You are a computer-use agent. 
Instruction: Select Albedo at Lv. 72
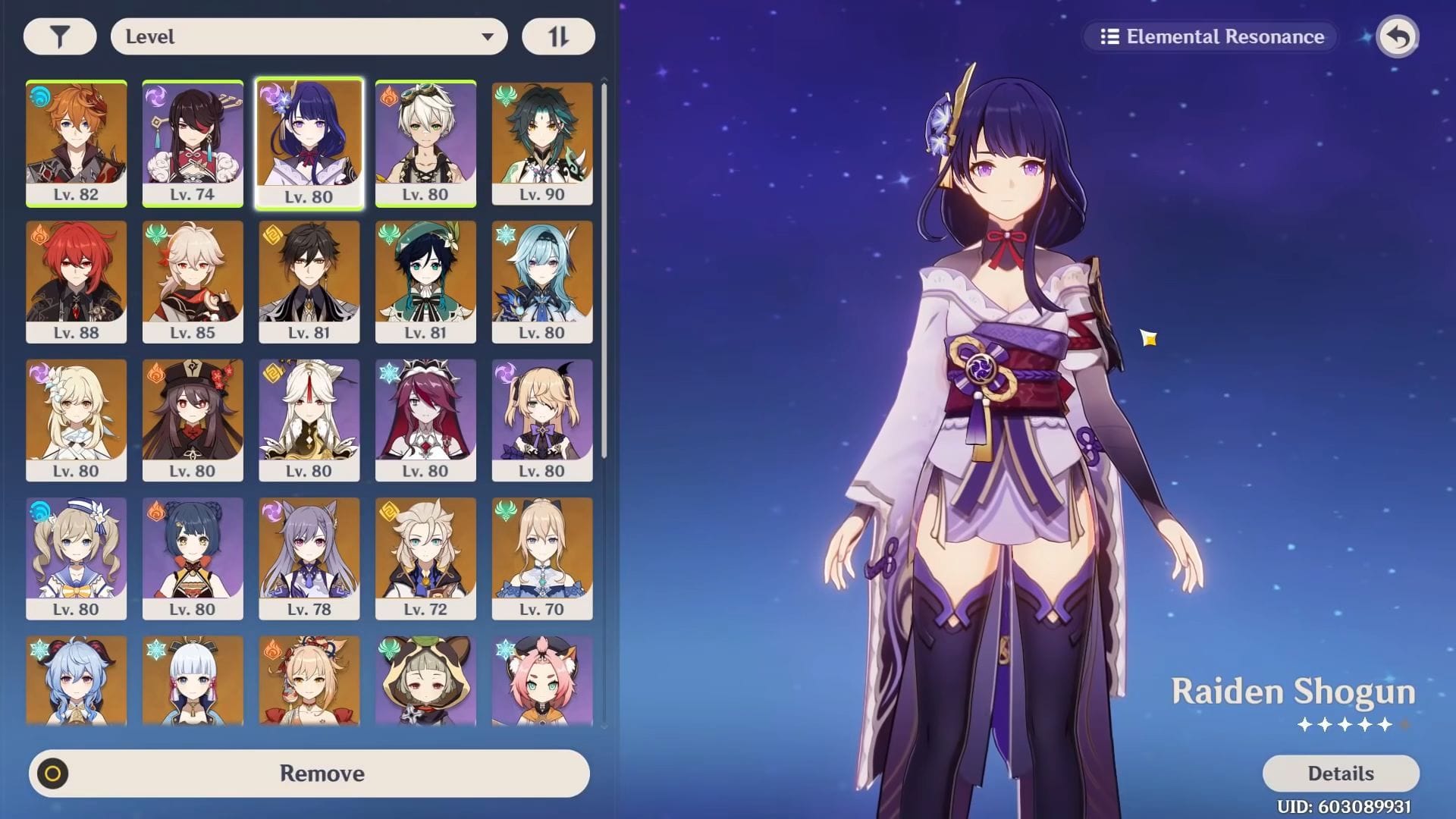pyautogui.click(x=425, y=558)
